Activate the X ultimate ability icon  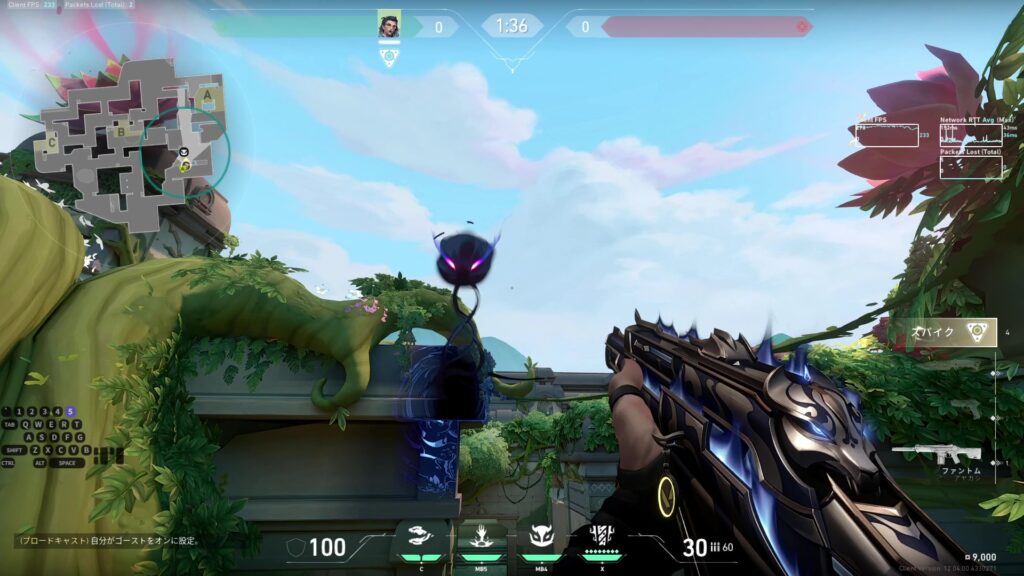tap(600, 538)
